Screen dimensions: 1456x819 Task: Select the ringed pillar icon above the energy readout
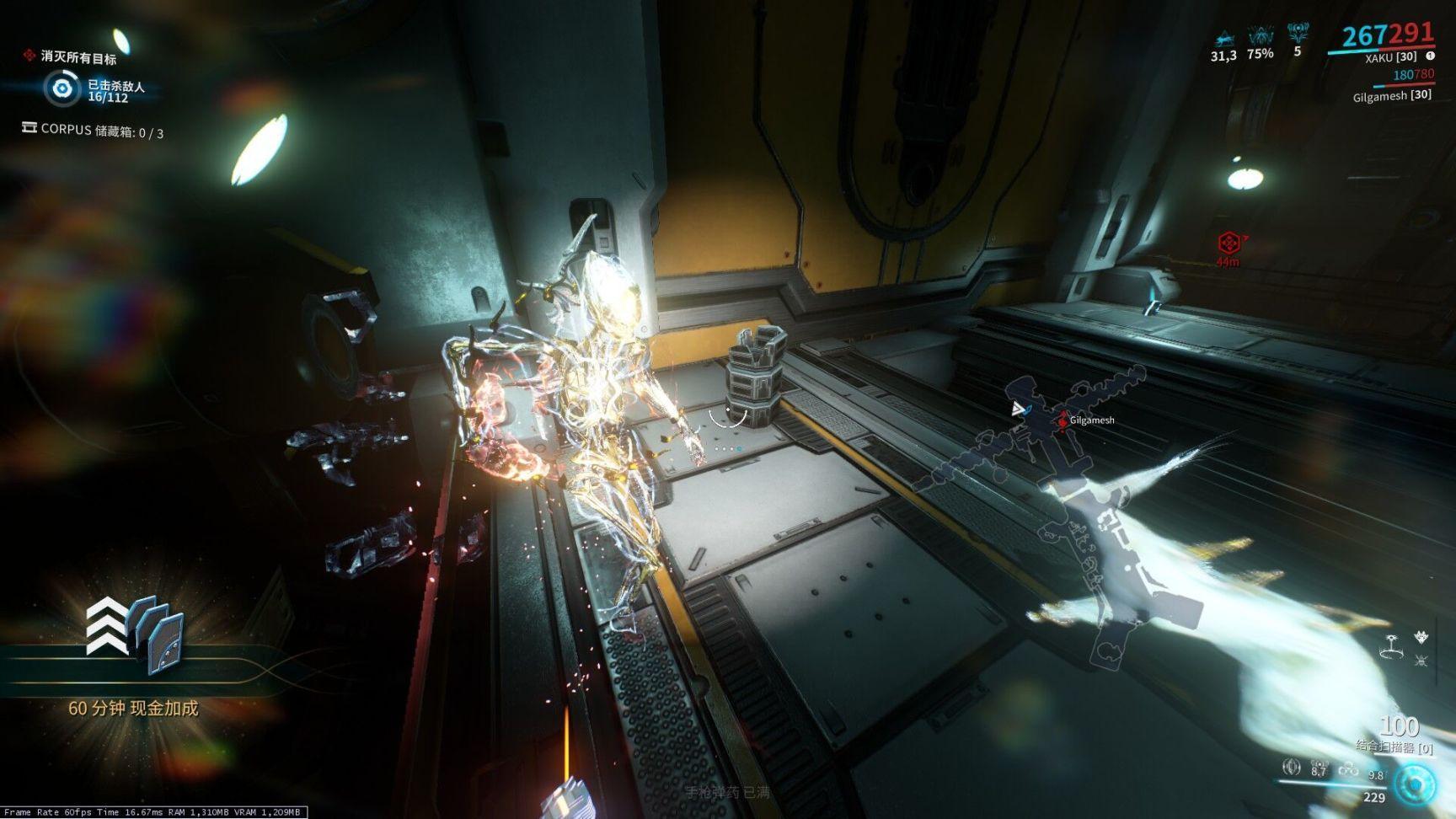tap(1391, 646)
